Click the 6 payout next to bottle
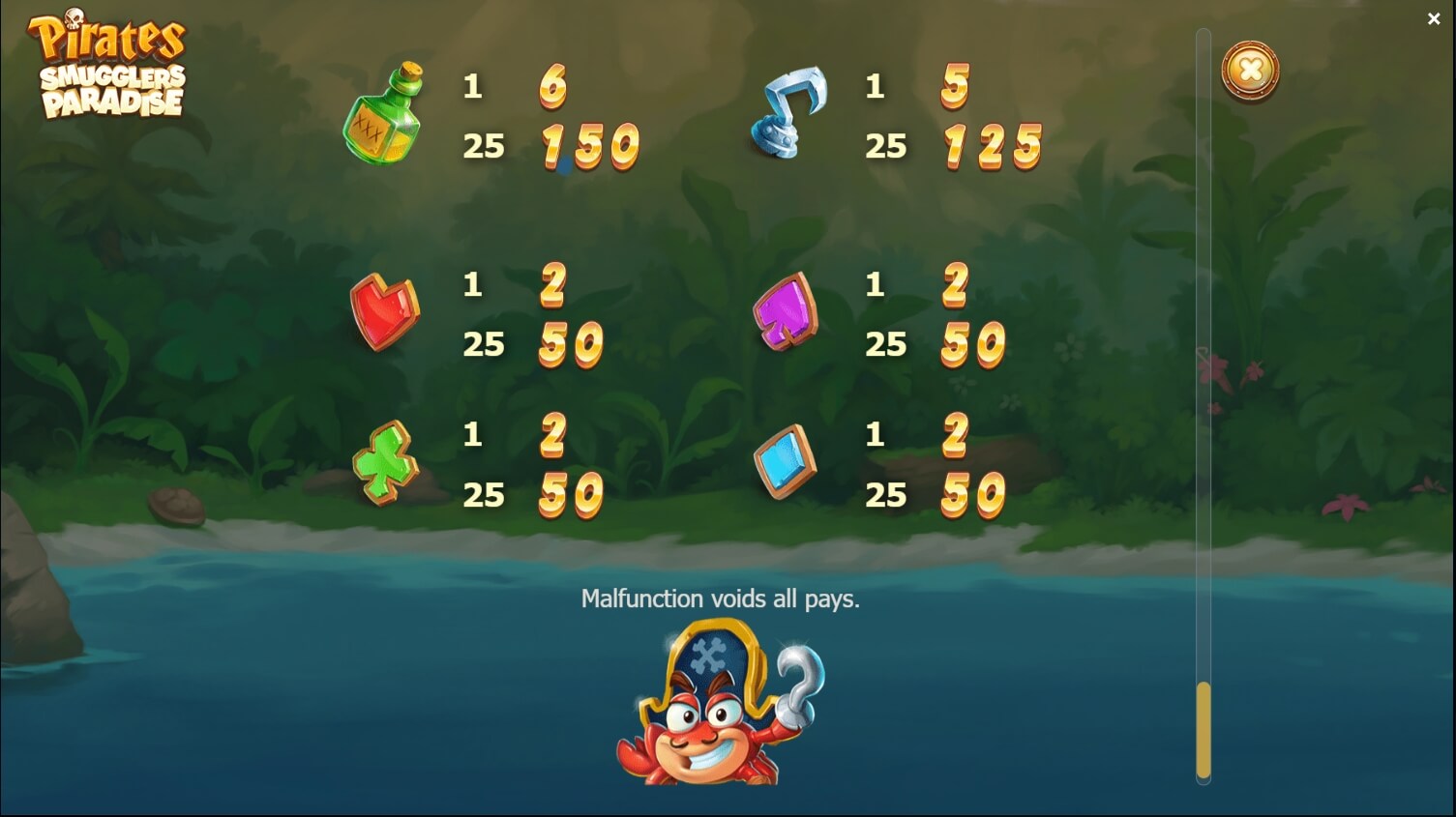Viewport: 1456px width, 817px height. coord(554,87)
